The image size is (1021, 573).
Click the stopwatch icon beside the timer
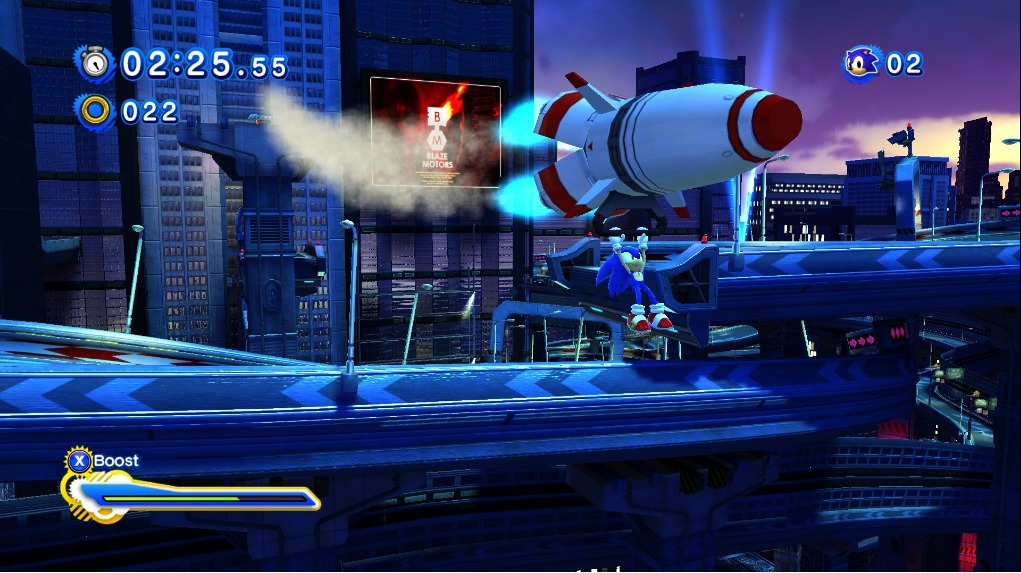click(96, 64)
